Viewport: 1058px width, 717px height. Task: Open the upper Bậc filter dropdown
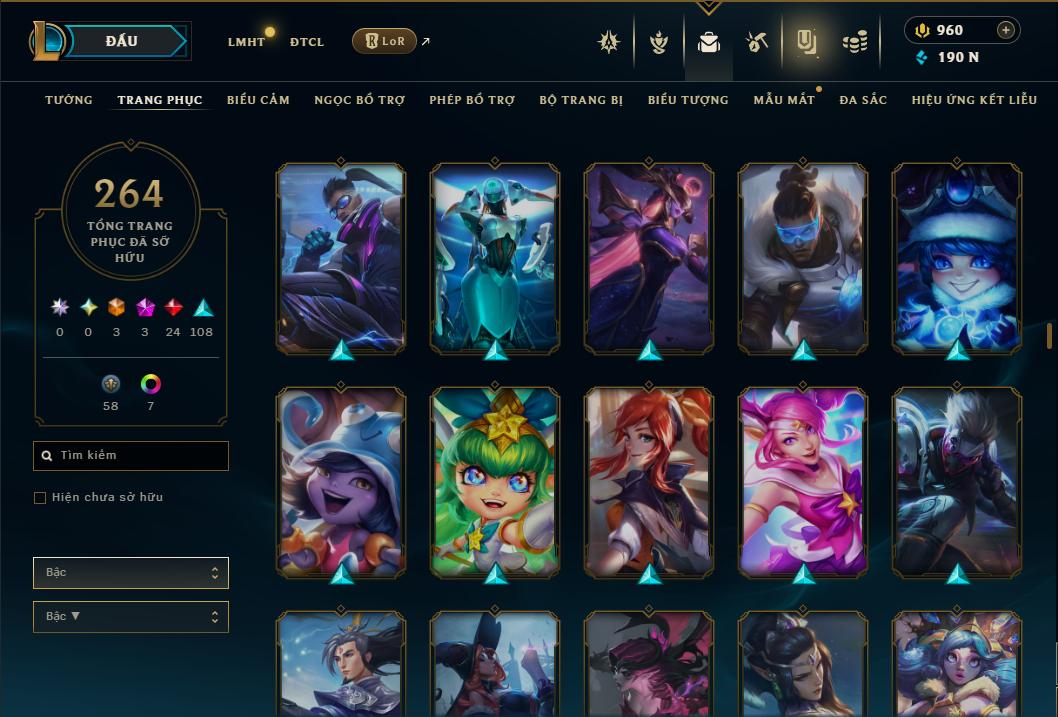tap(131, 573)
